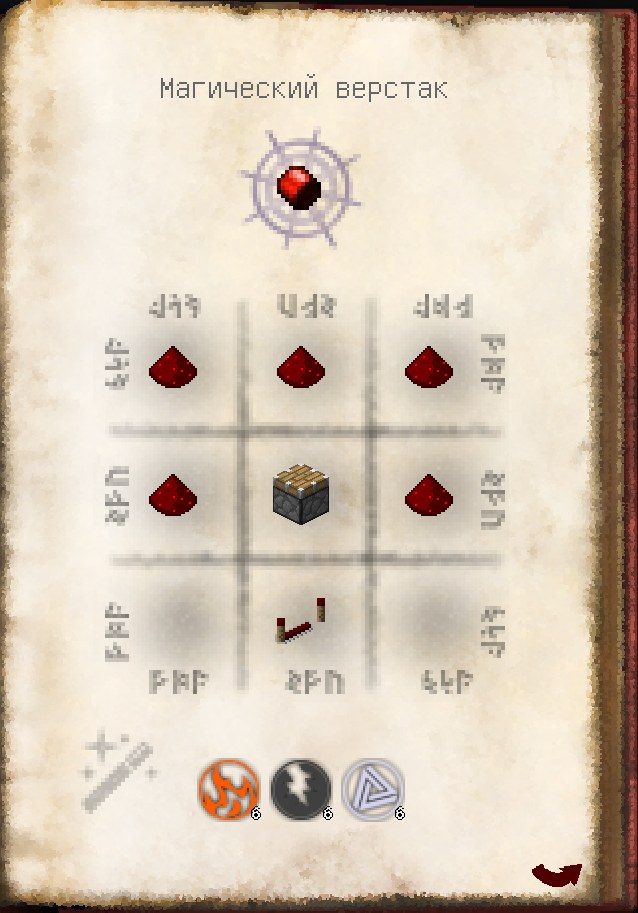The image size is (638, 913).
Task: Select the Ordo triangle aspect icon
Action: 373,788
